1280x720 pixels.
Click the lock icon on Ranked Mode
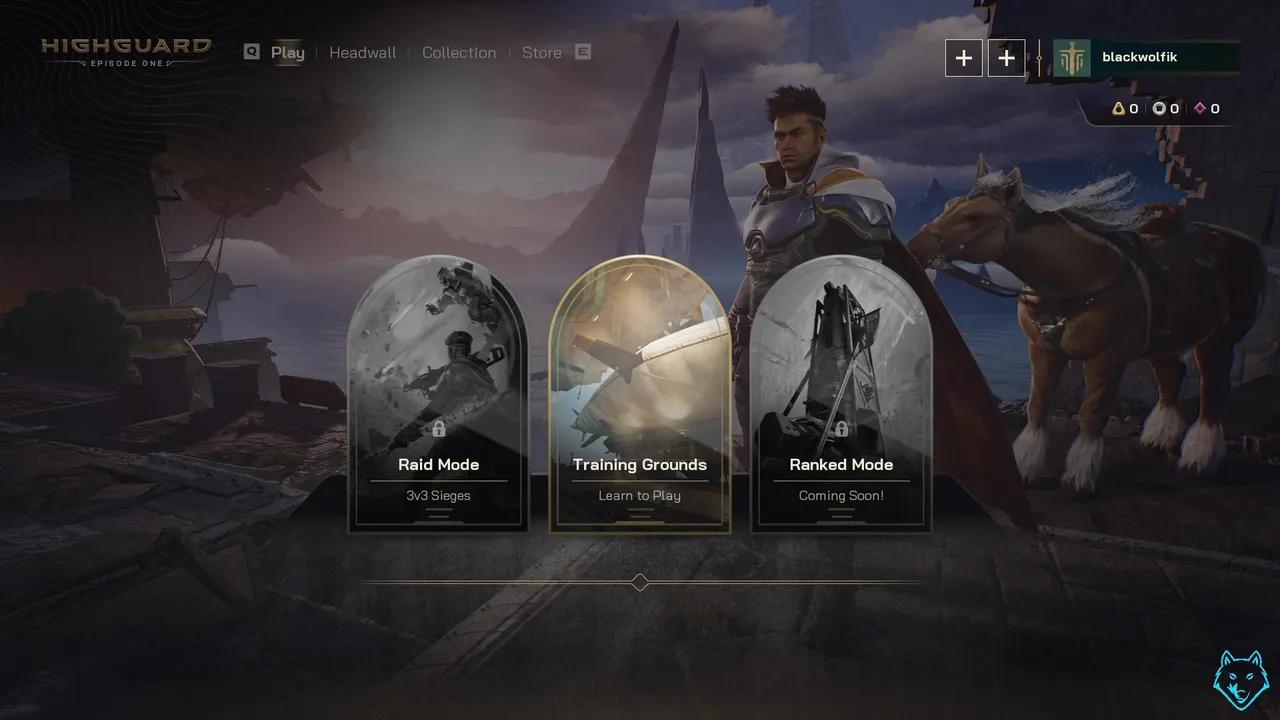841,428
